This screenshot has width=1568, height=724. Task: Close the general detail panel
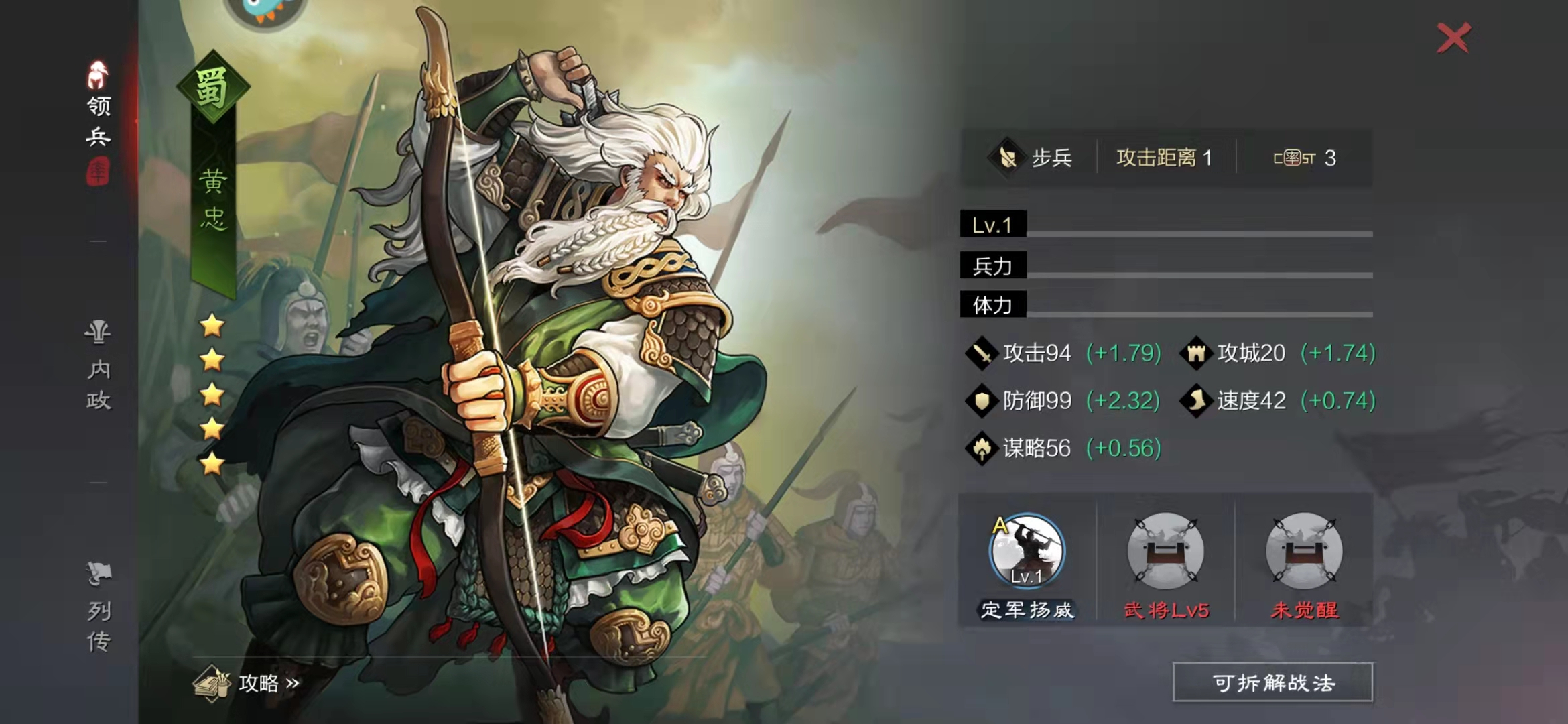coord(1453,38)
